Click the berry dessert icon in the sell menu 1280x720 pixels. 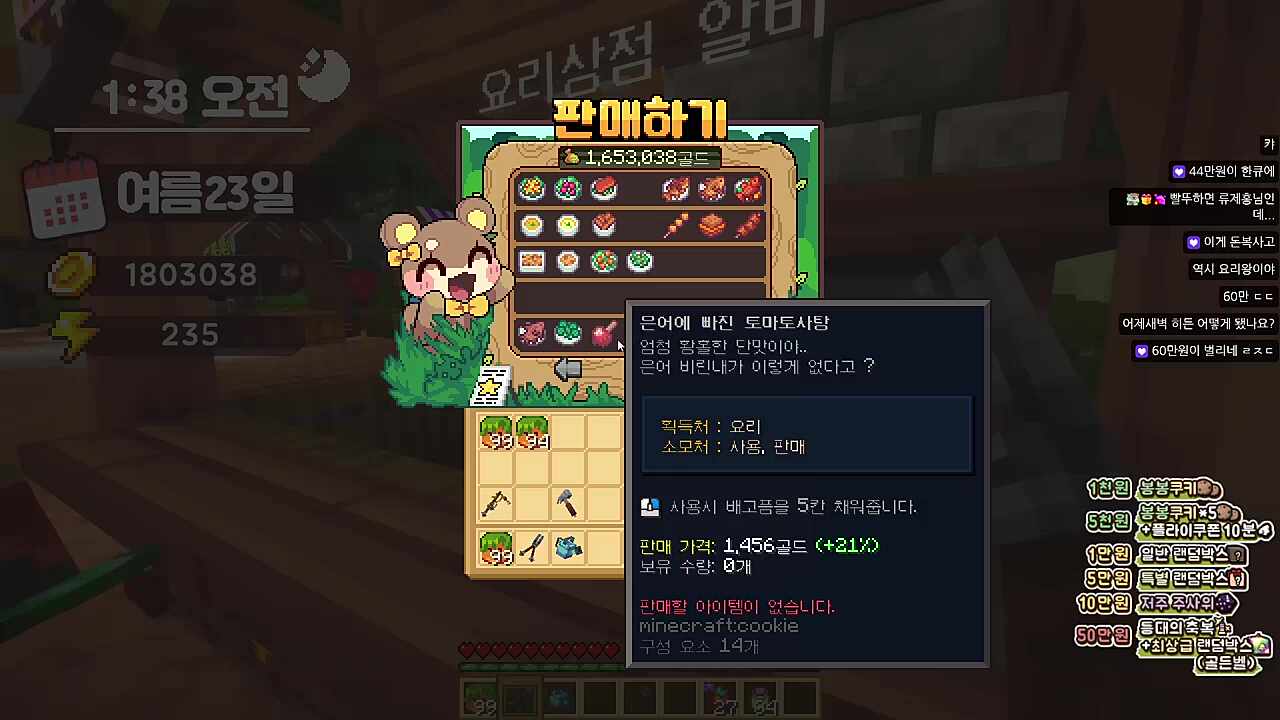tap(567, 189)
